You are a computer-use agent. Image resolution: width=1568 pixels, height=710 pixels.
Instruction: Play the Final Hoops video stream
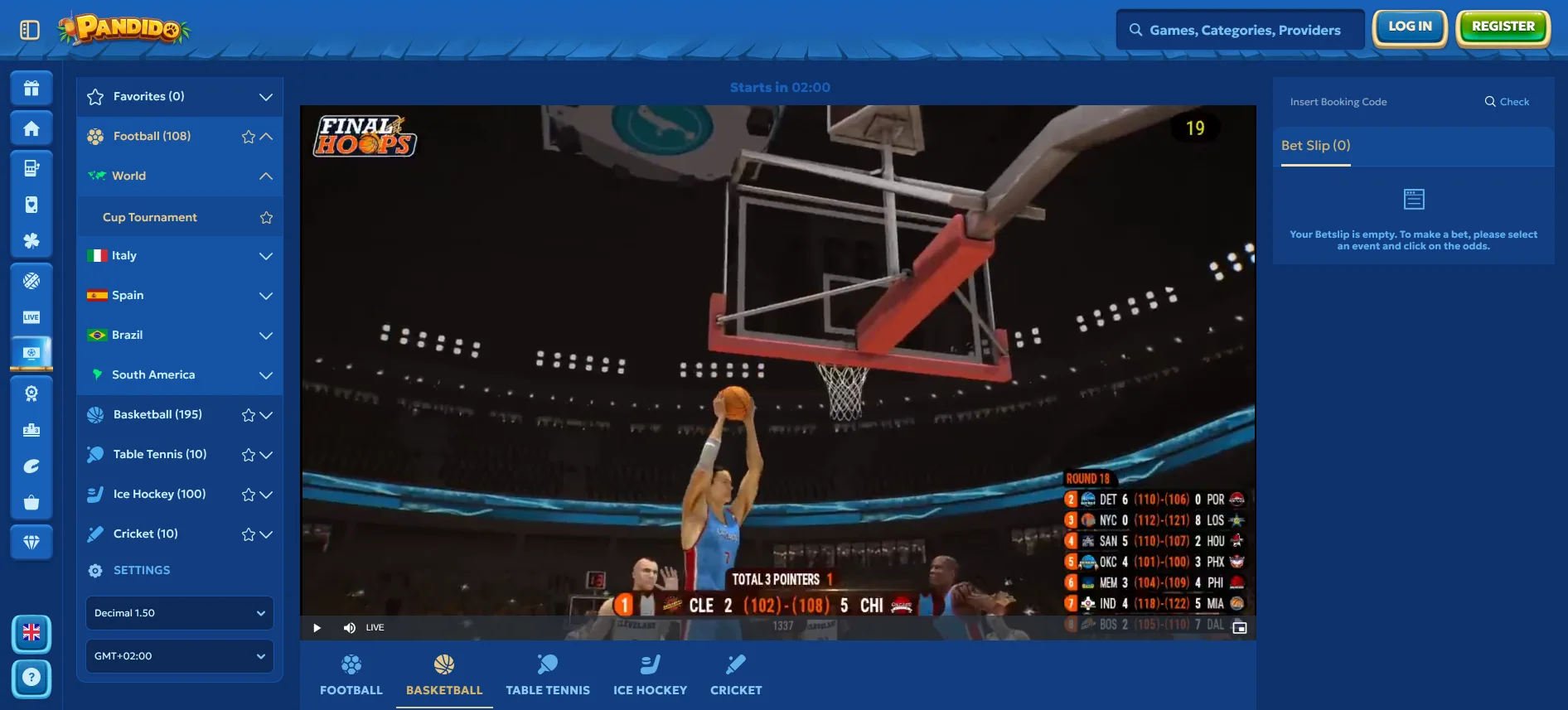coord(317,628)
